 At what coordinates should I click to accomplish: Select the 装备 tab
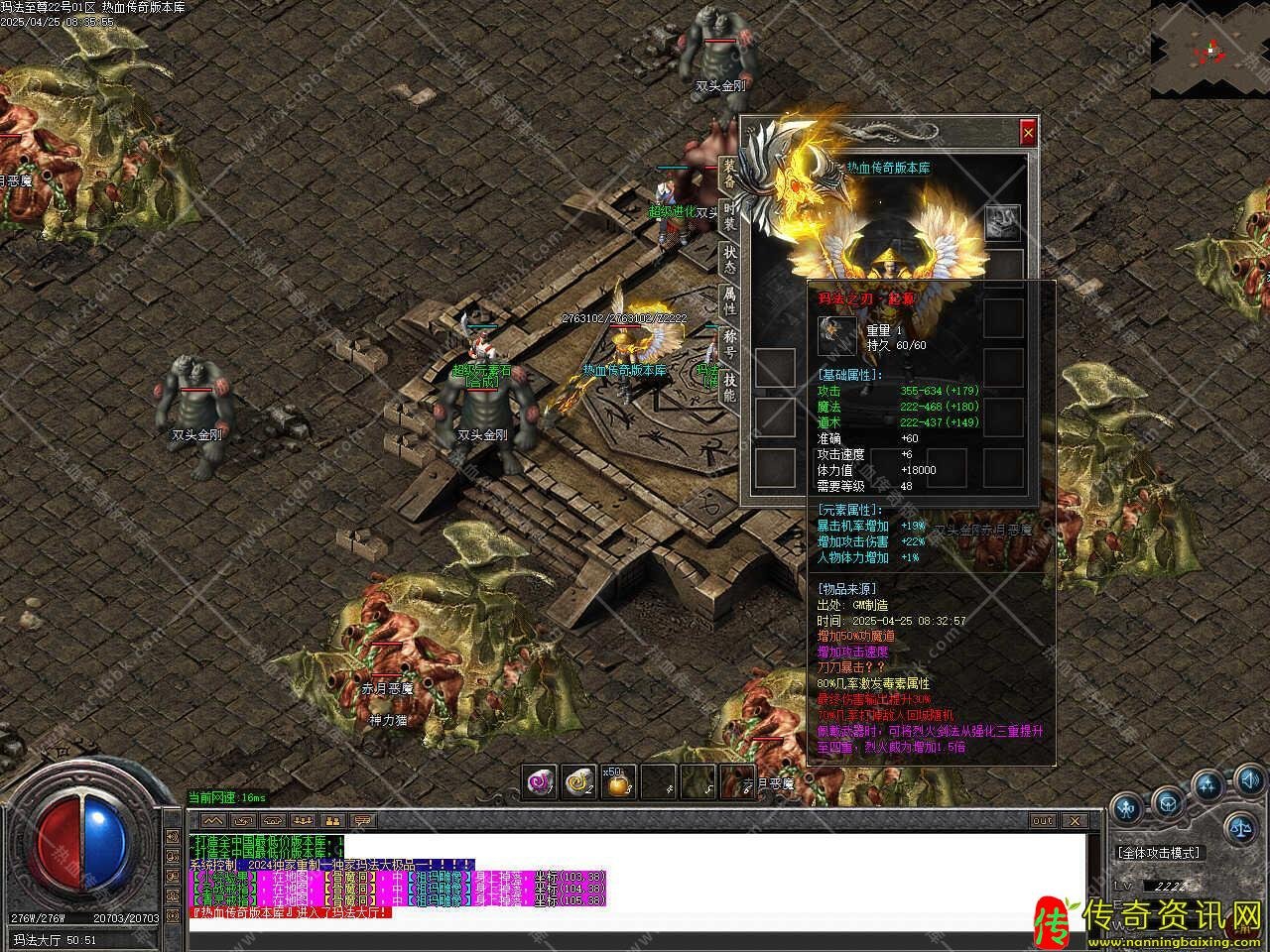click(x=729, y=174)
